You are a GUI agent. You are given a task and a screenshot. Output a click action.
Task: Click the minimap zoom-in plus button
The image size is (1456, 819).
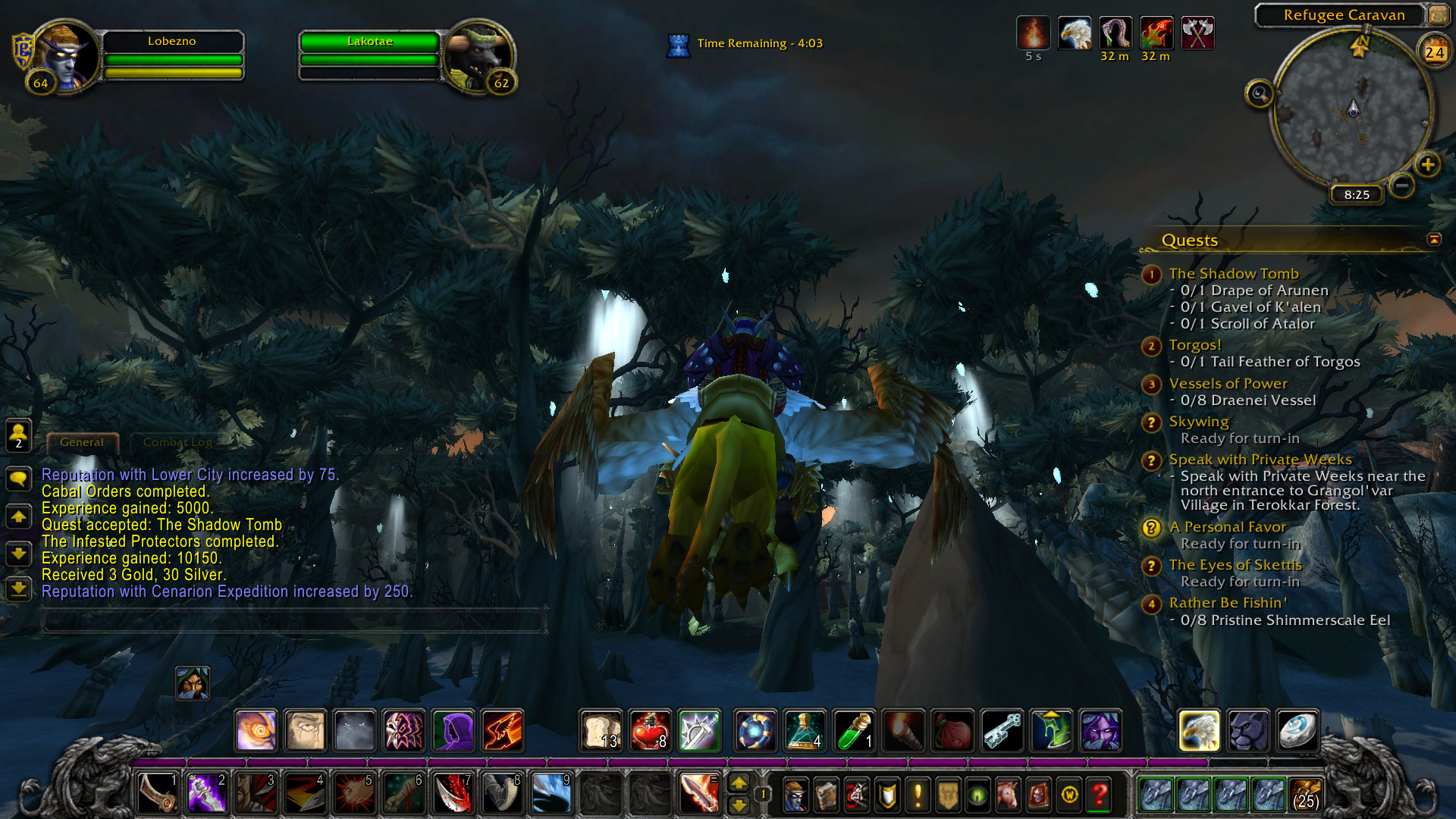[x=1427, y=165]
